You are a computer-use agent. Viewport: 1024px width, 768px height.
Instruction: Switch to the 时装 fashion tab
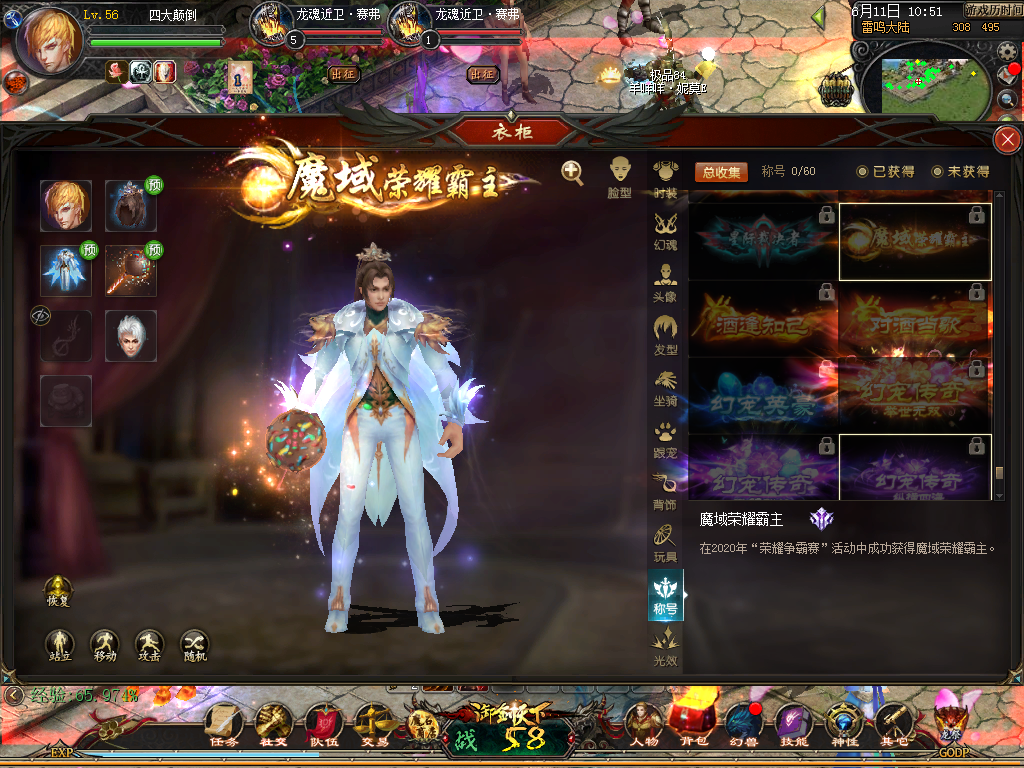click(x=665, y=179)
